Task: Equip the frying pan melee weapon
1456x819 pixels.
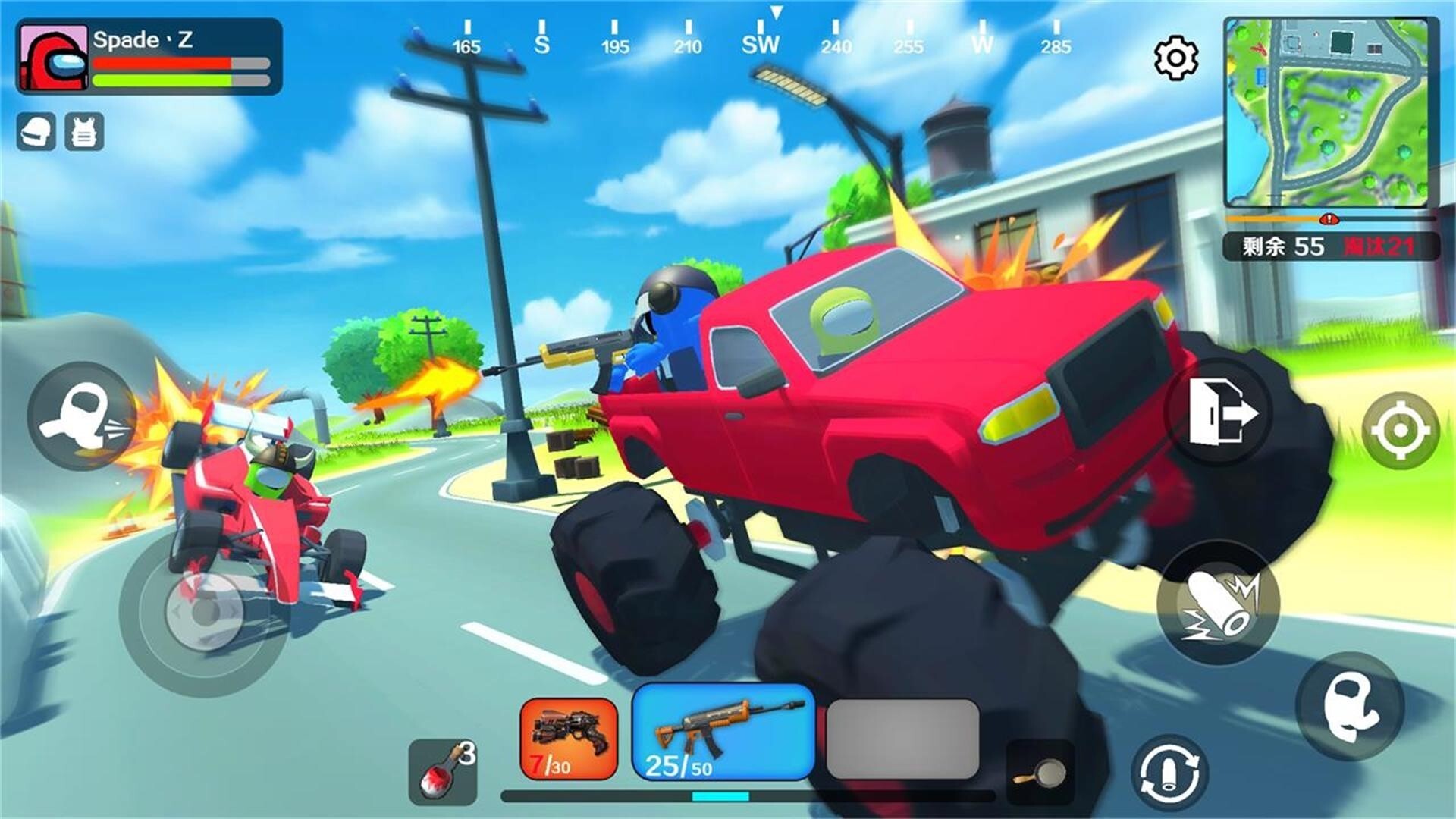Action: 1040,772
